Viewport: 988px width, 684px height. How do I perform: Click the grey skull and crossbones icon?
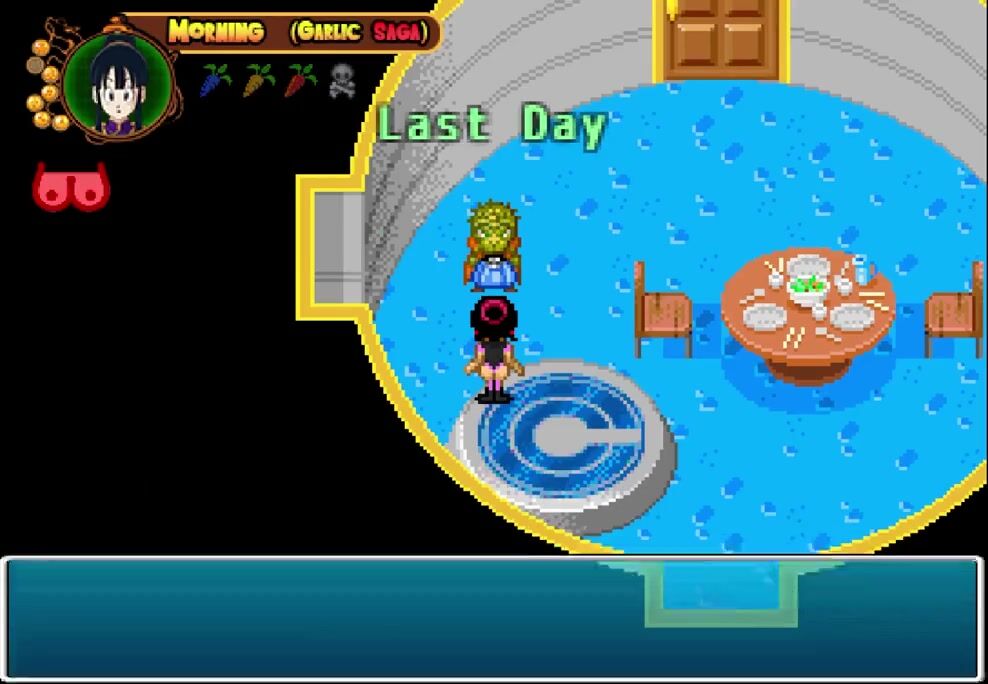[342, 81]
